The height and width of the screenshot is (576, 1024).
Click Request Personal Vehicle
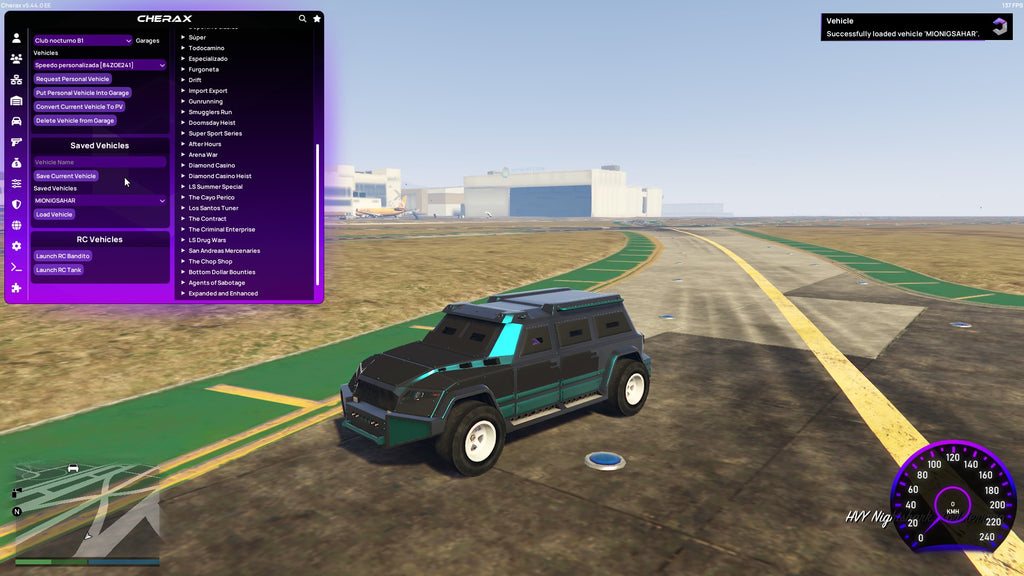click(x=72, y=79)
